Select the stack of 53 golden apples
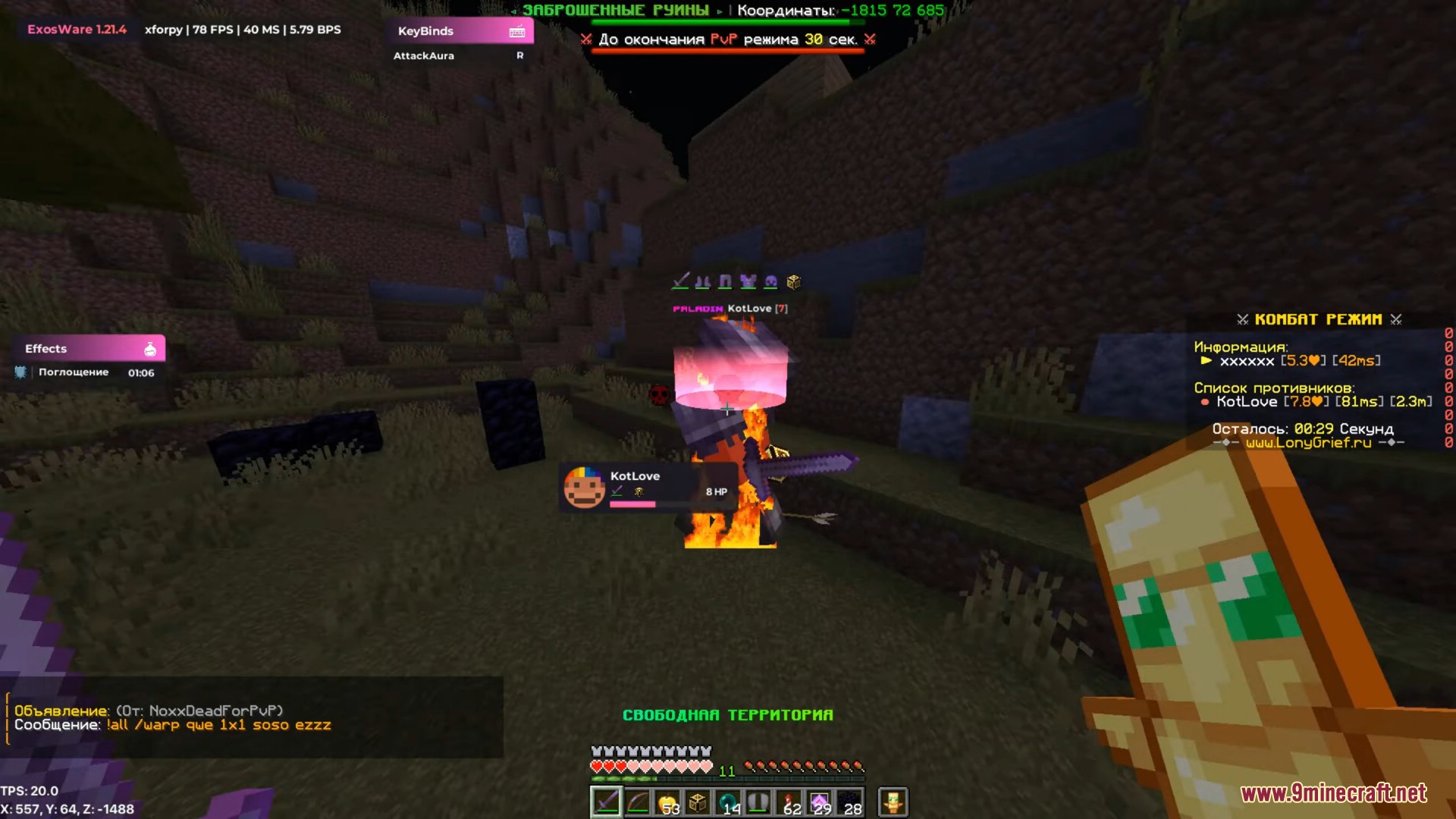Viewport: 1456px width, 819px height. pos(668,802)
